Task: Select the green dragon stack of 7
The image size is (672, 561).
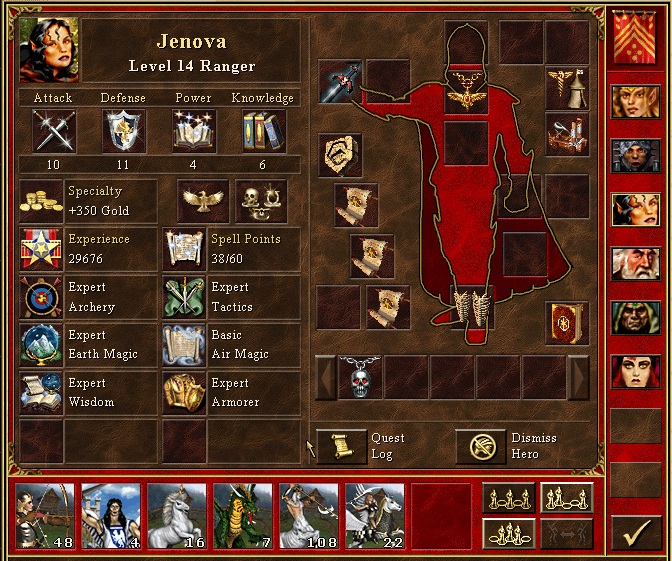Action: tap(243, 516)
